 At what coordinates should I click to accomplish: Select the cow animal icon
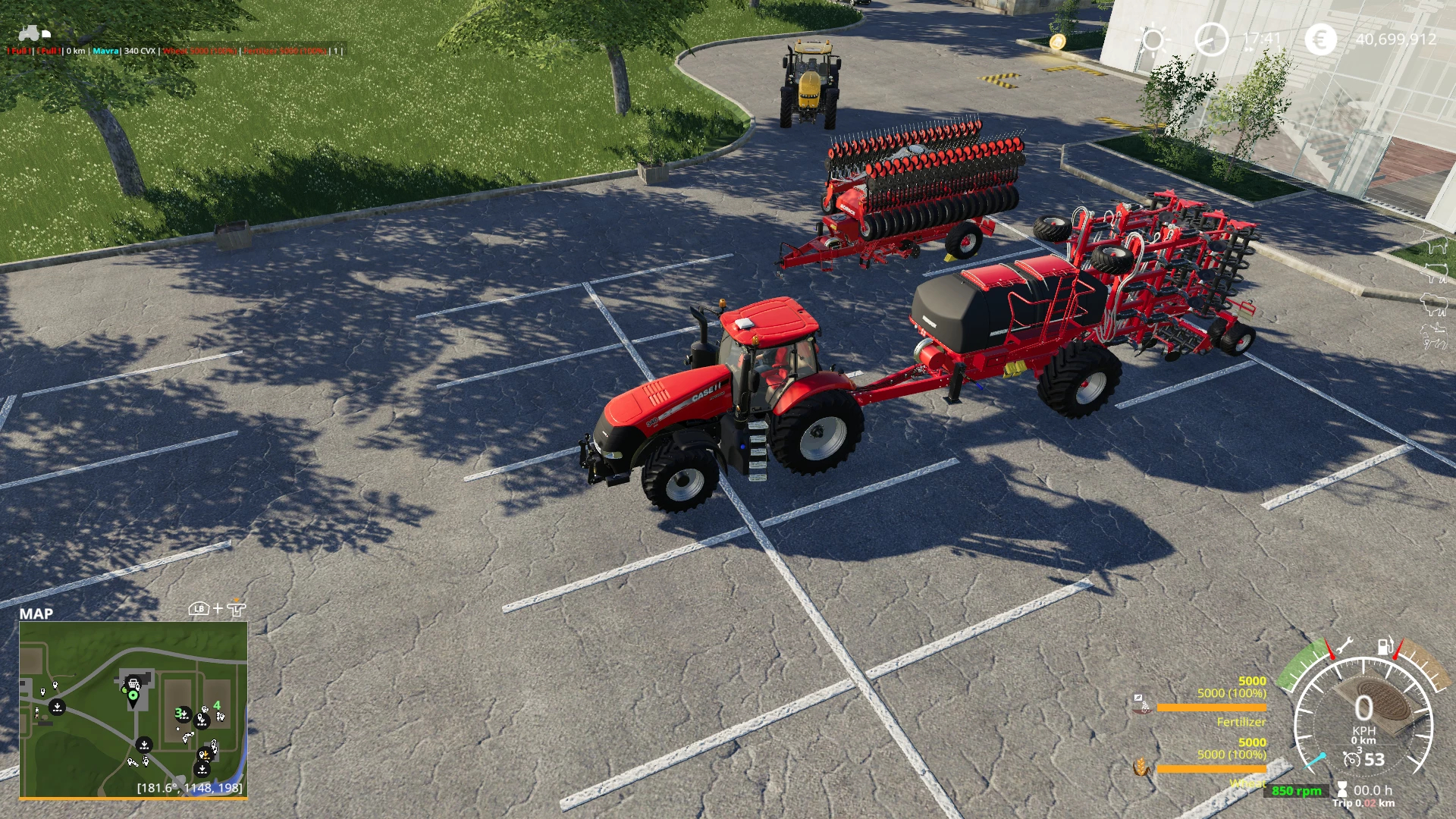[1435, 244]
